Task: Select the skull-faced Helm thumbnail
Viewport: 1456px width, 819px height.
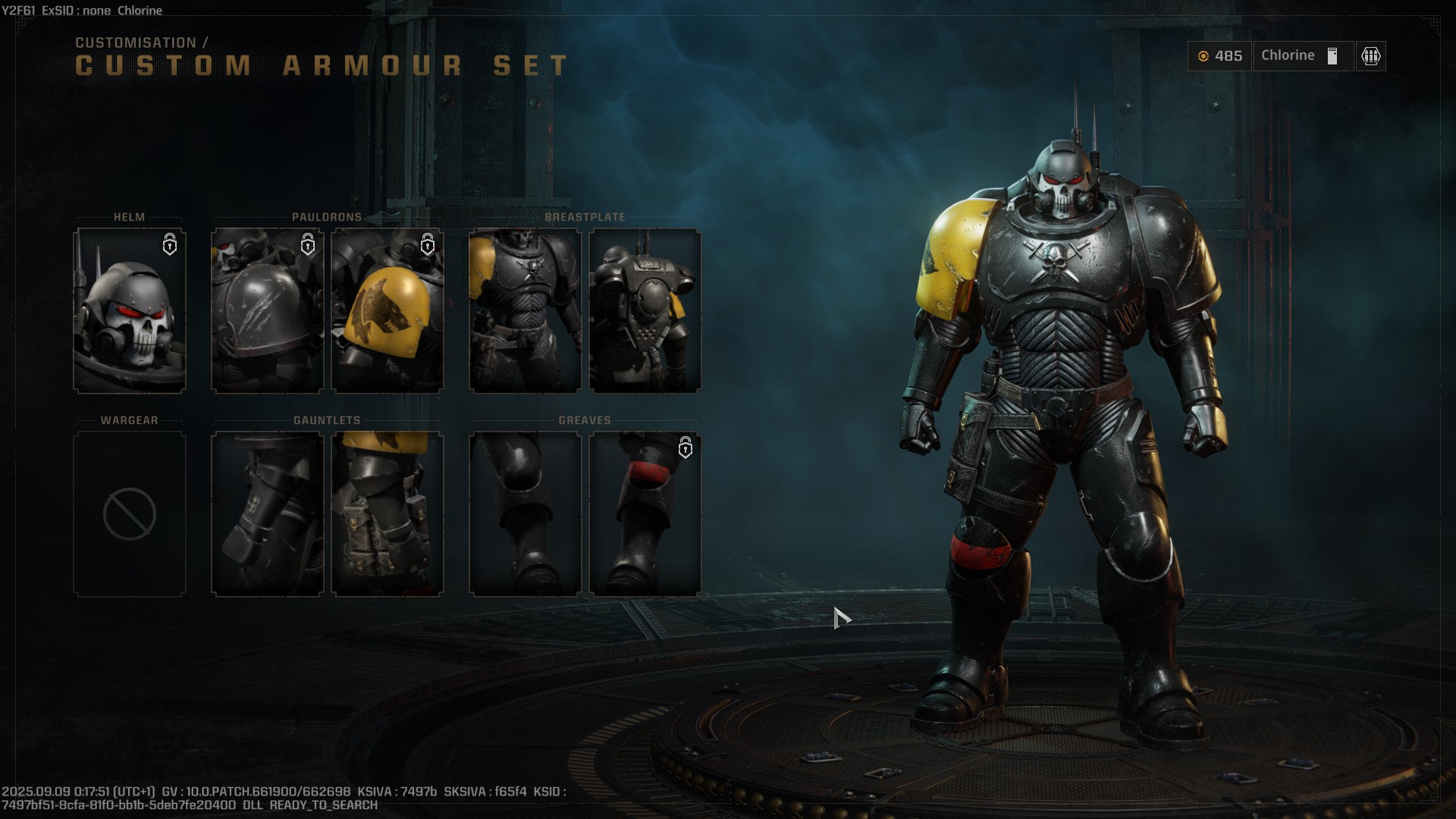Action: coord(129,311)
